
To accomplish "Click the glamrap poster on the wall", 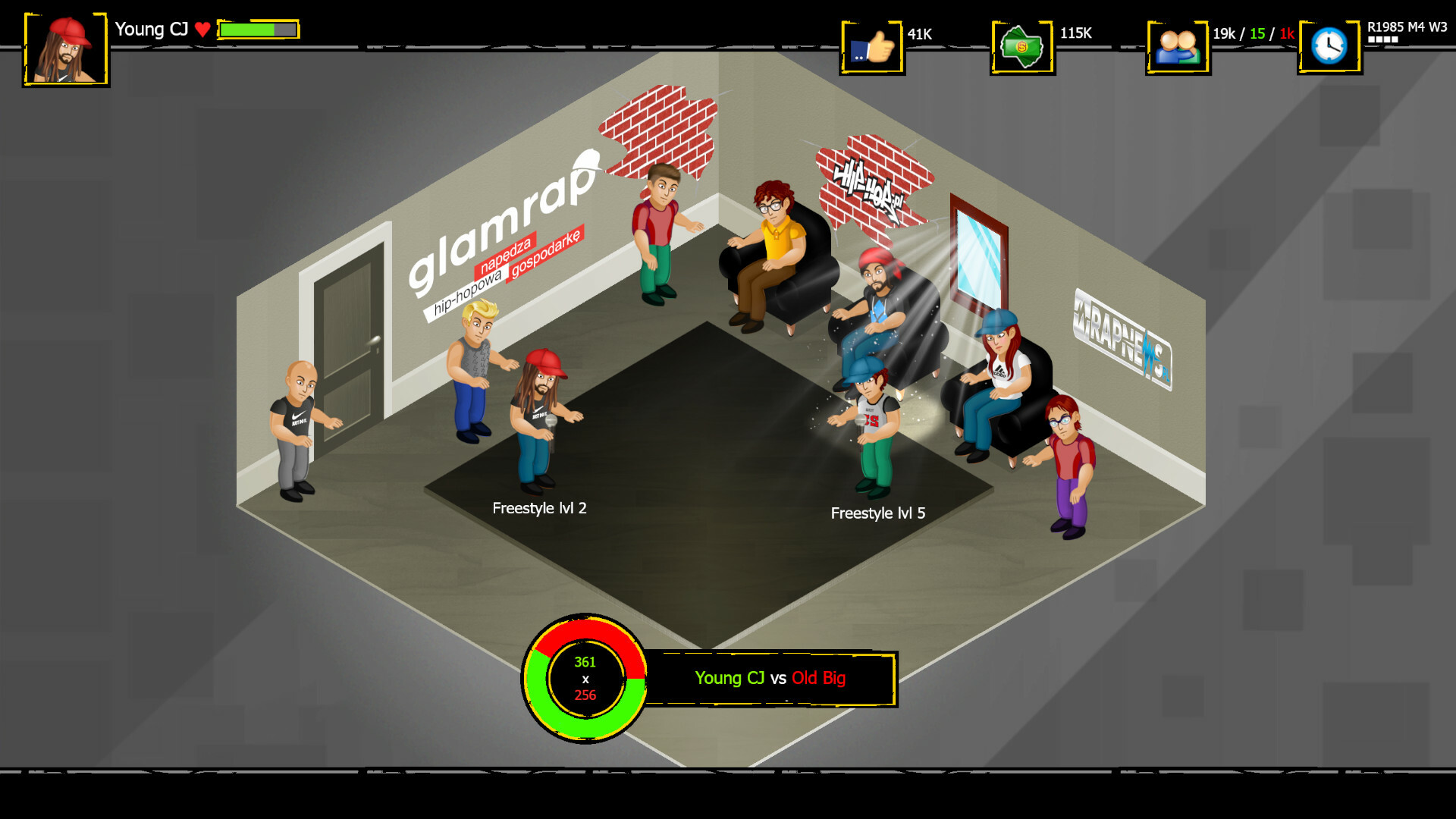I will point(502,227).
